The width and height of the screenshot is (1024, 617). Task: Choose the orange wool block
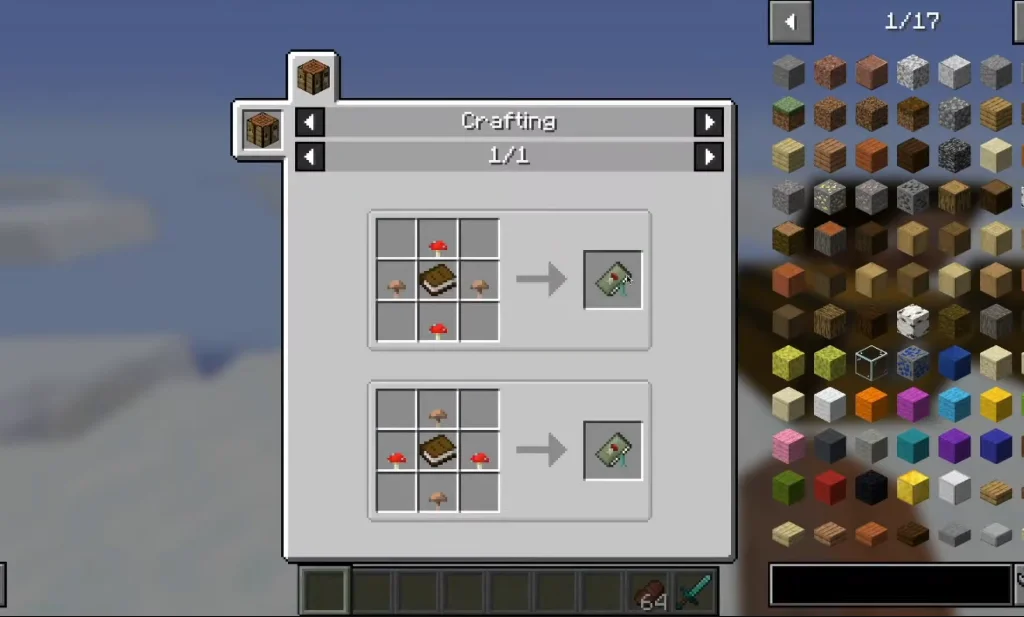[x=871, y=404]
